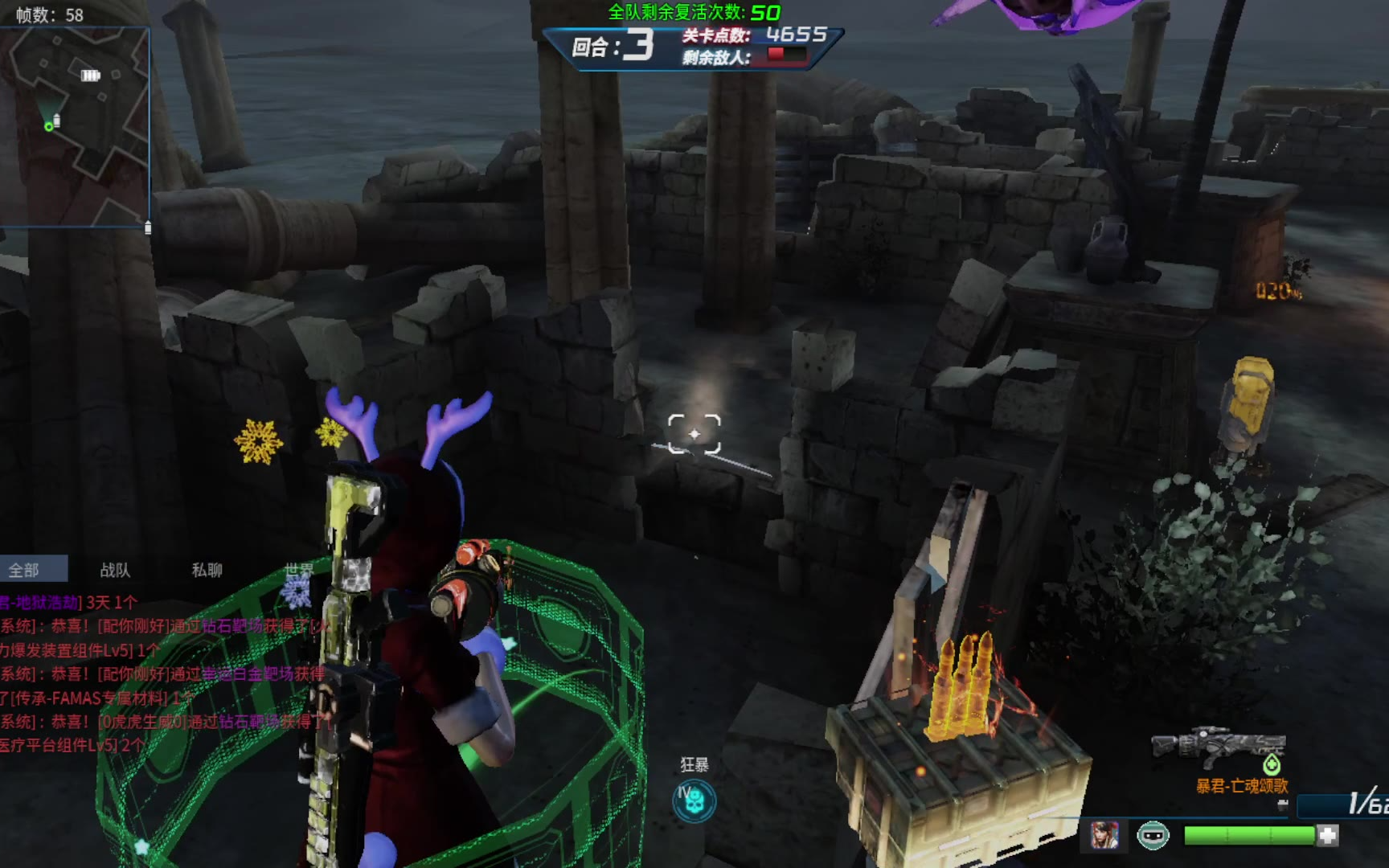
Task: Switch to the 全部 chat tab
Action: point(25,570)
